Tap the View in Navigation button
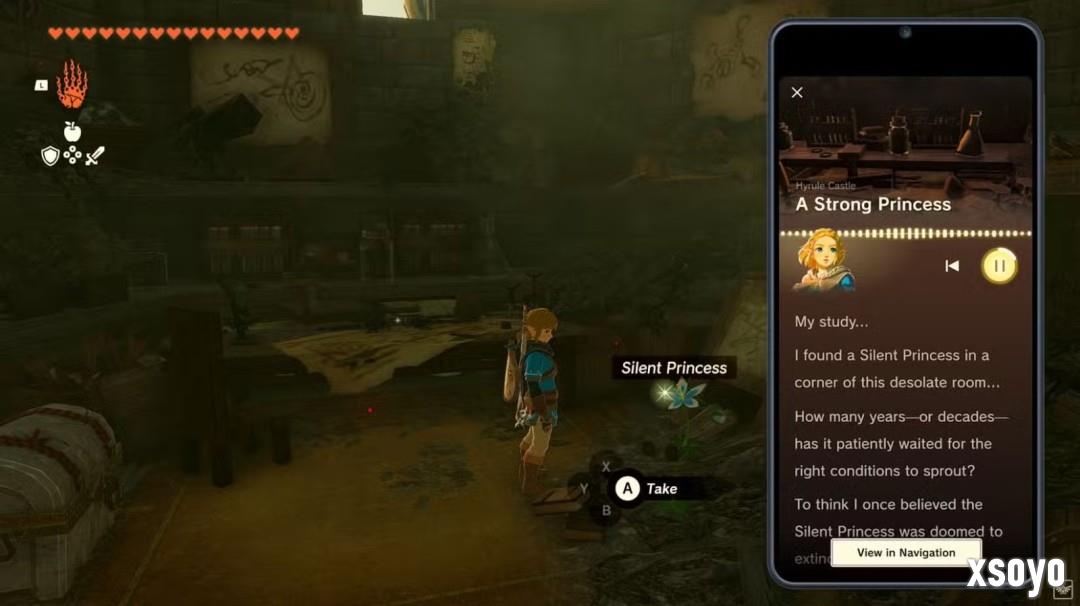 point(906,552)
